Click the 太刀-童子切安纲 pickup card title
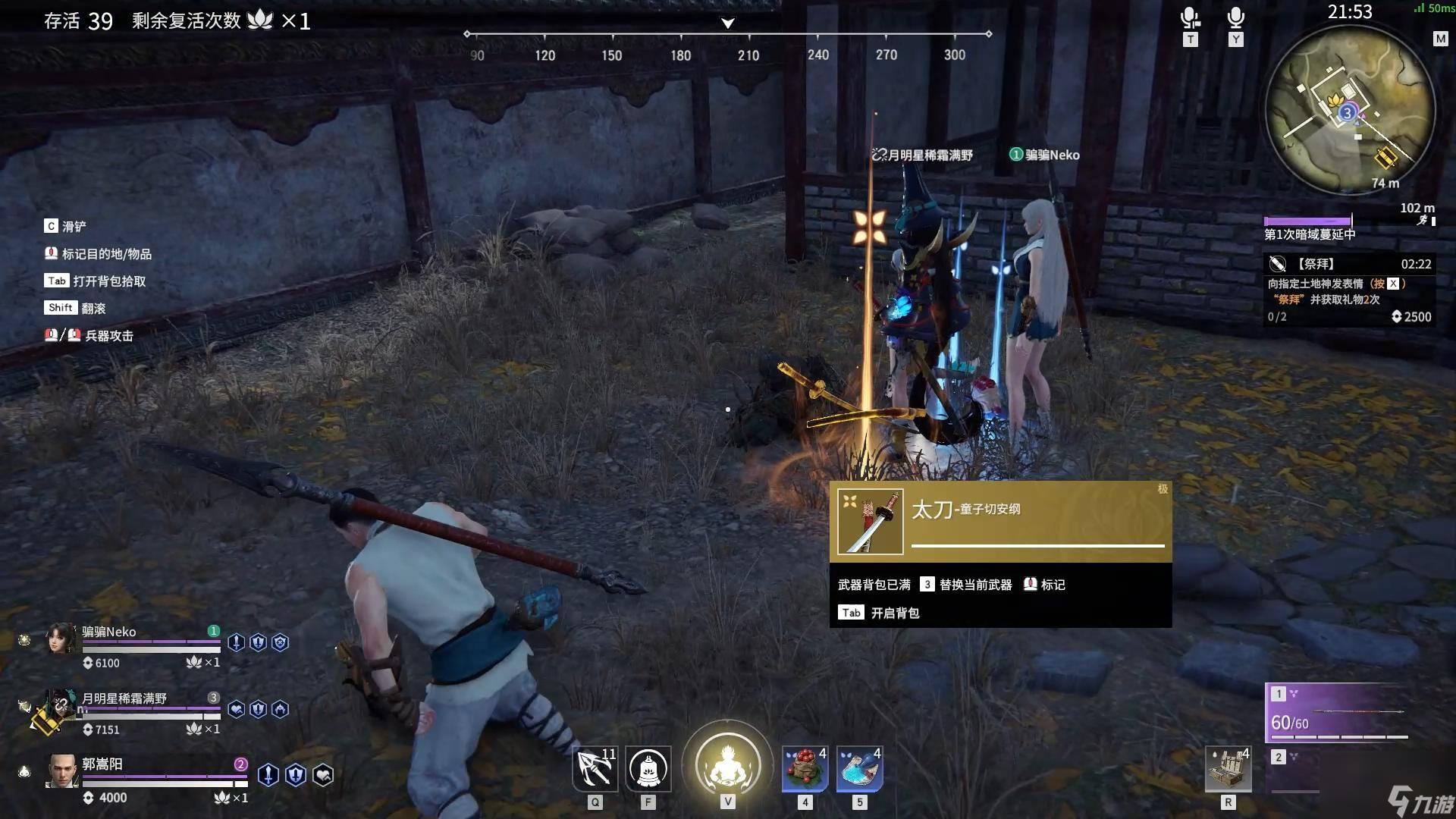The image size is (1456, 819). pyautogui.click(x=965, y=509)
